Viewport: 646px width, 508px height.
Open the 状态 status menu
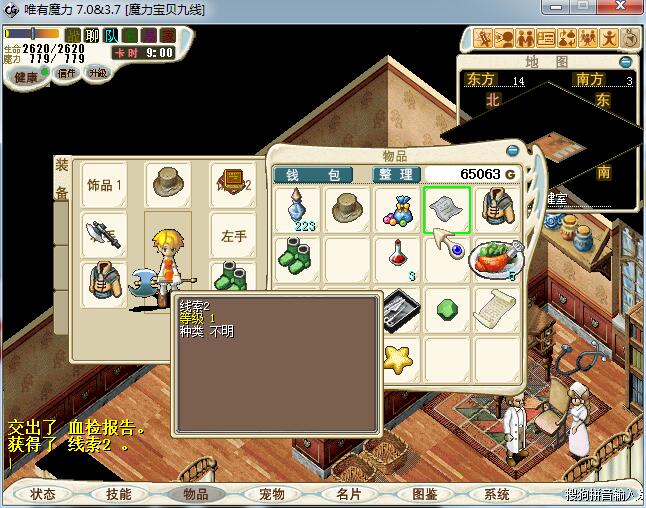tap(43, 494)
